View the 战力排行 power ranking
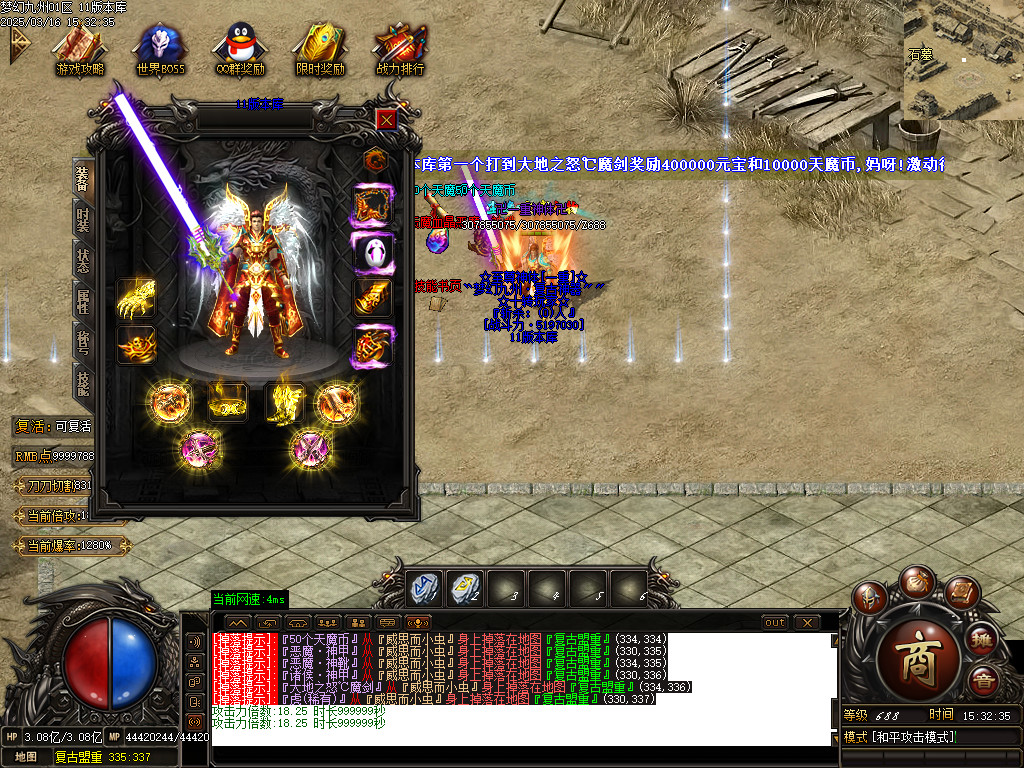 coord(400,48)
